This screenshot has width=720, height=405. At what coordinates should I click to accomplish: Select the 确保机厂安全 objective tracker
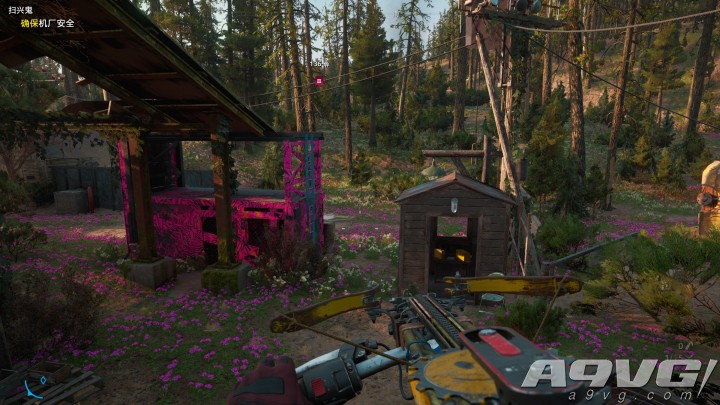[46, 22]
